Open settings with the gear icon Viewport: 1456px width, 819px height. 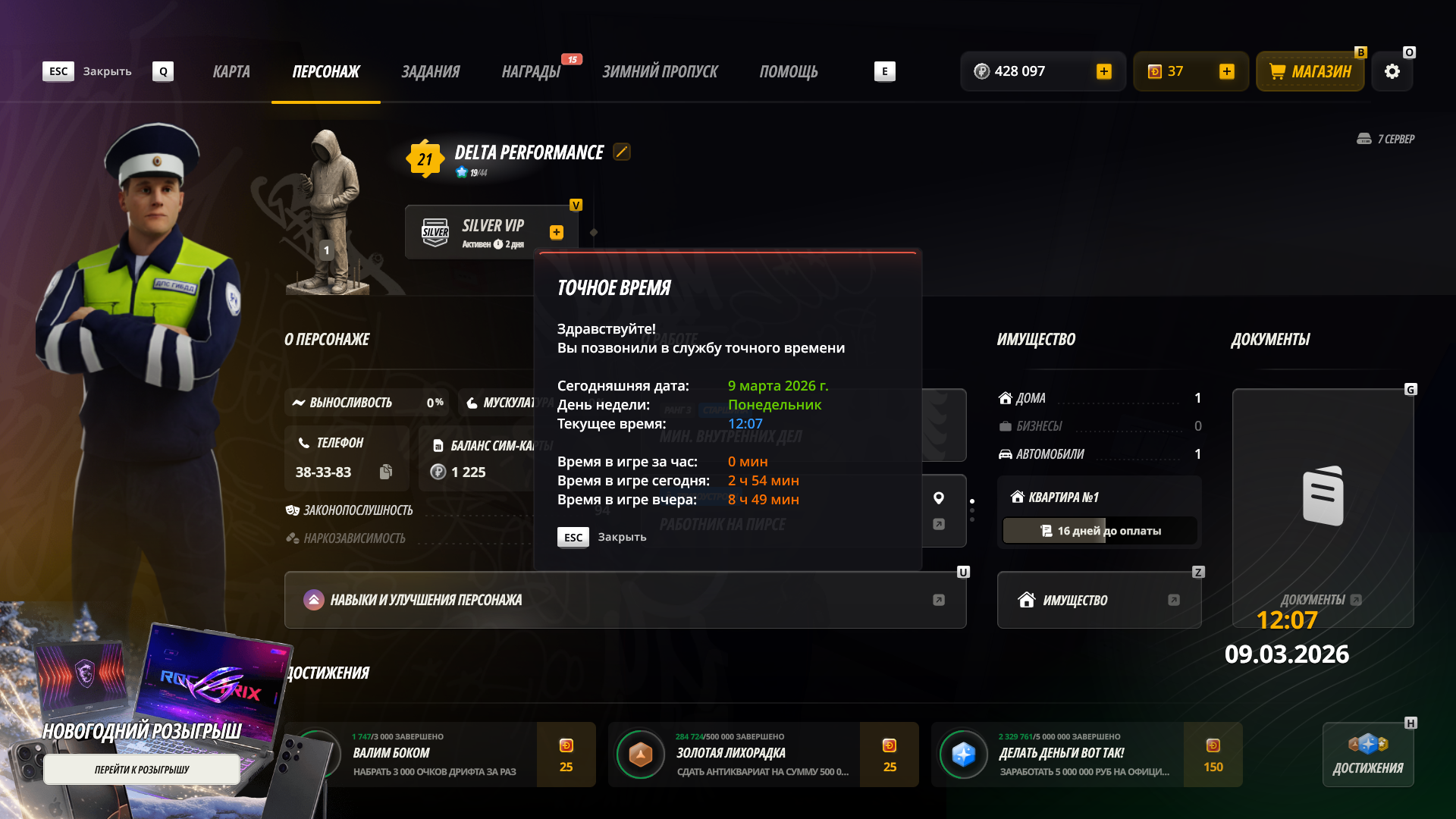[1392, 72]
